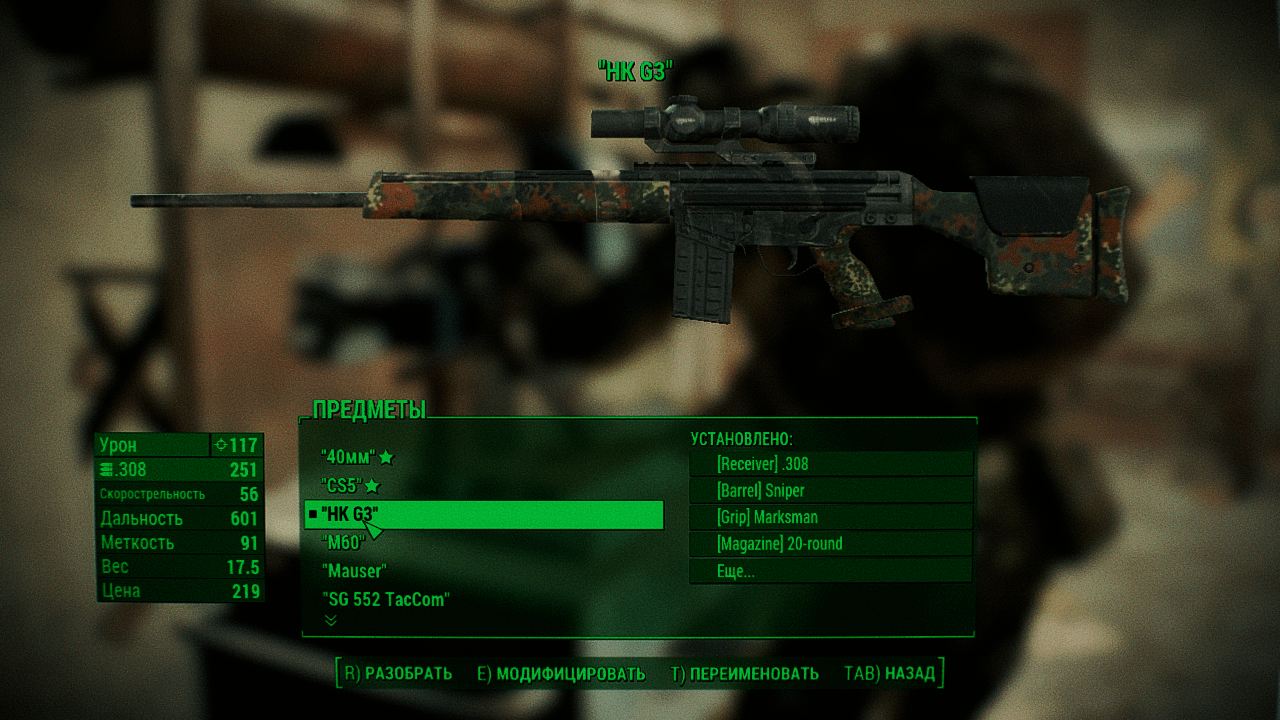1280x720 pixels.
Task: Expand installed mods with "Еще..."
Action: click(830, 571)
